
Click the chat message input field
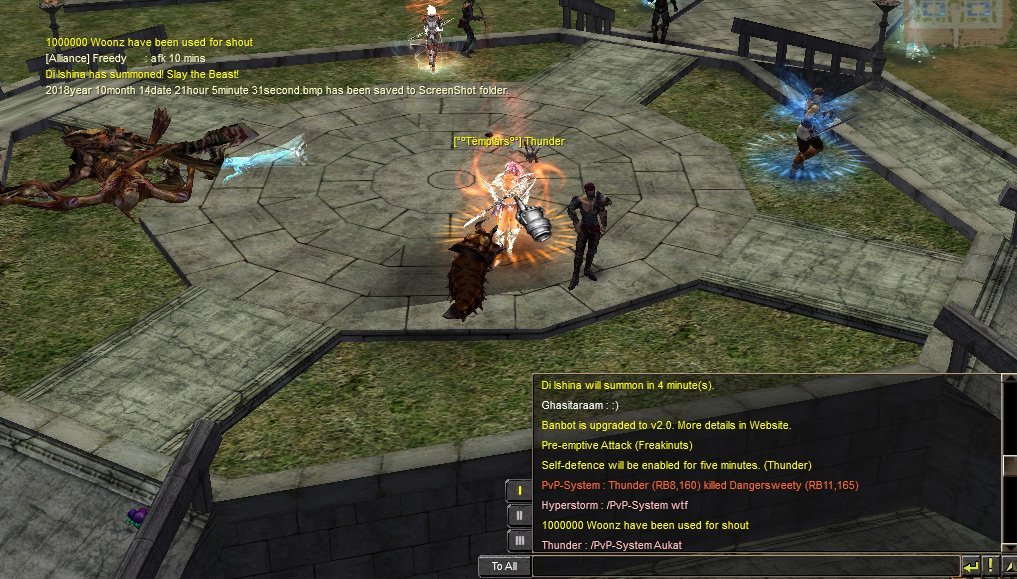[745, 566]
